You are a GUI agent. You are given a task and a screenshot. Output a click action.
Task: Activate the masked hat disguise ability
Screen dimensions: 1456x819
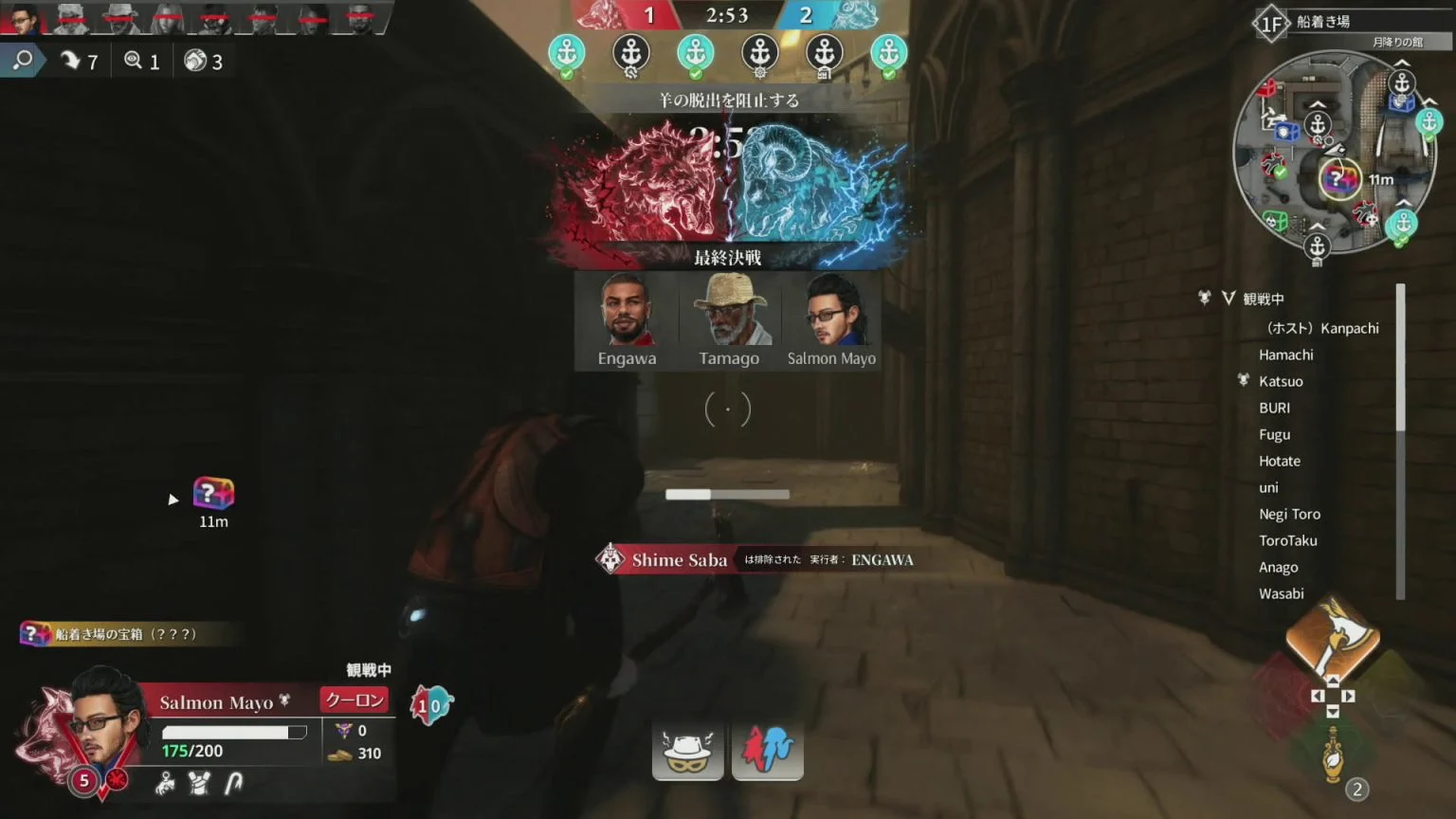[x=687, y=751]
